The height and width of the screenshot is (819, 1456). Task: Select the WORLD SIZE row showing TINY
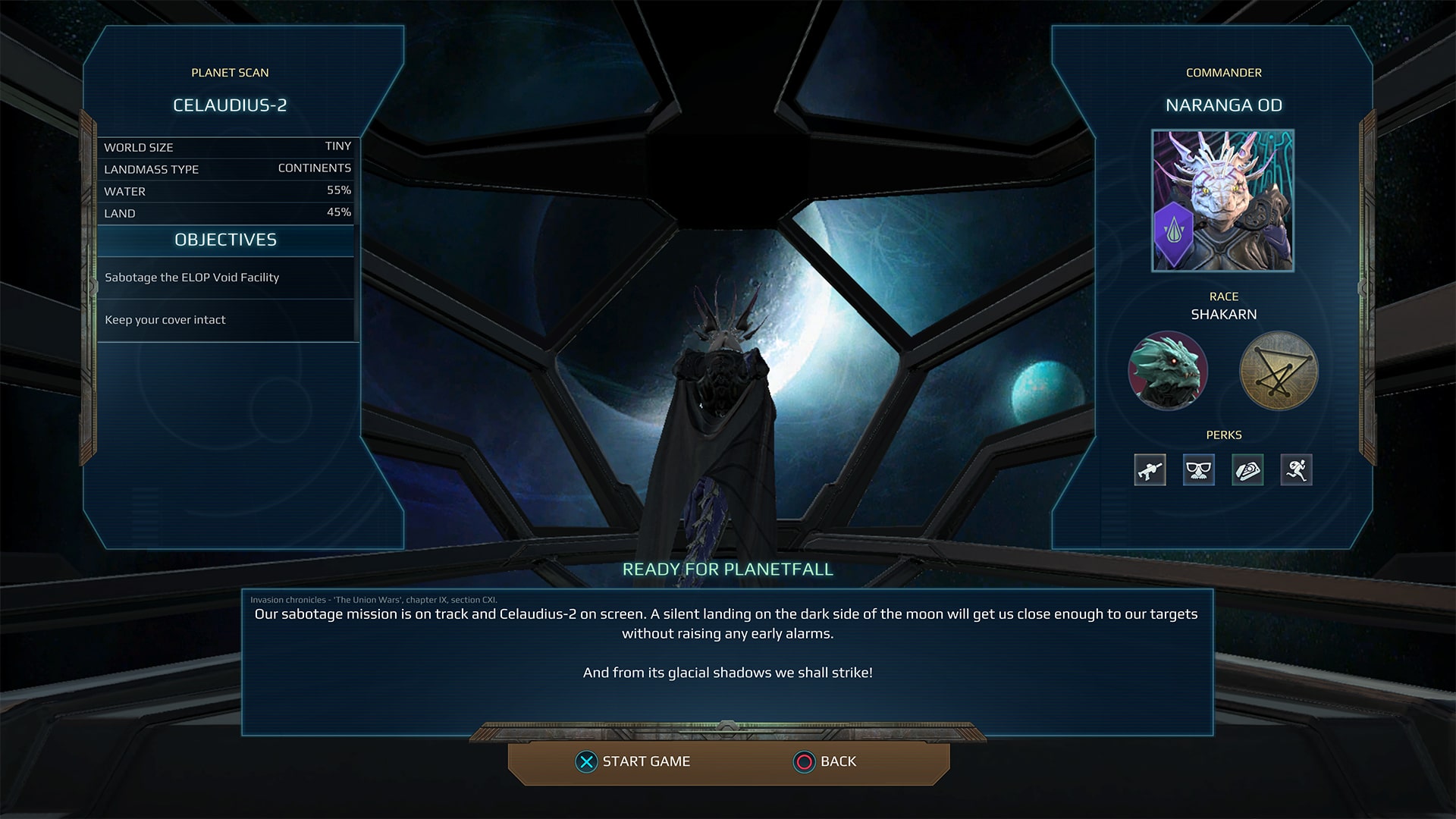pos(227,146)
